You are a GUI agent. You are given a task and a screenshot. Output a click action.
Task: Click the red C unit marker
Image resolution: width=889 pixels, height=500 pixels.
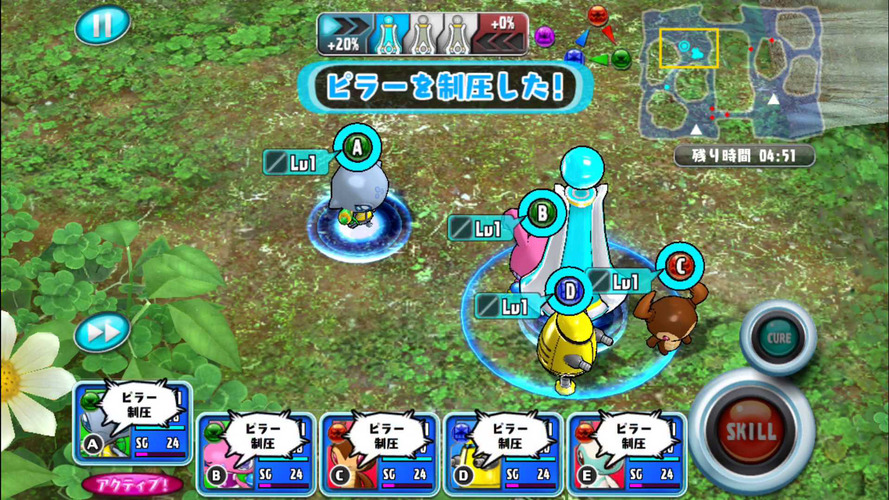(680, 266)
